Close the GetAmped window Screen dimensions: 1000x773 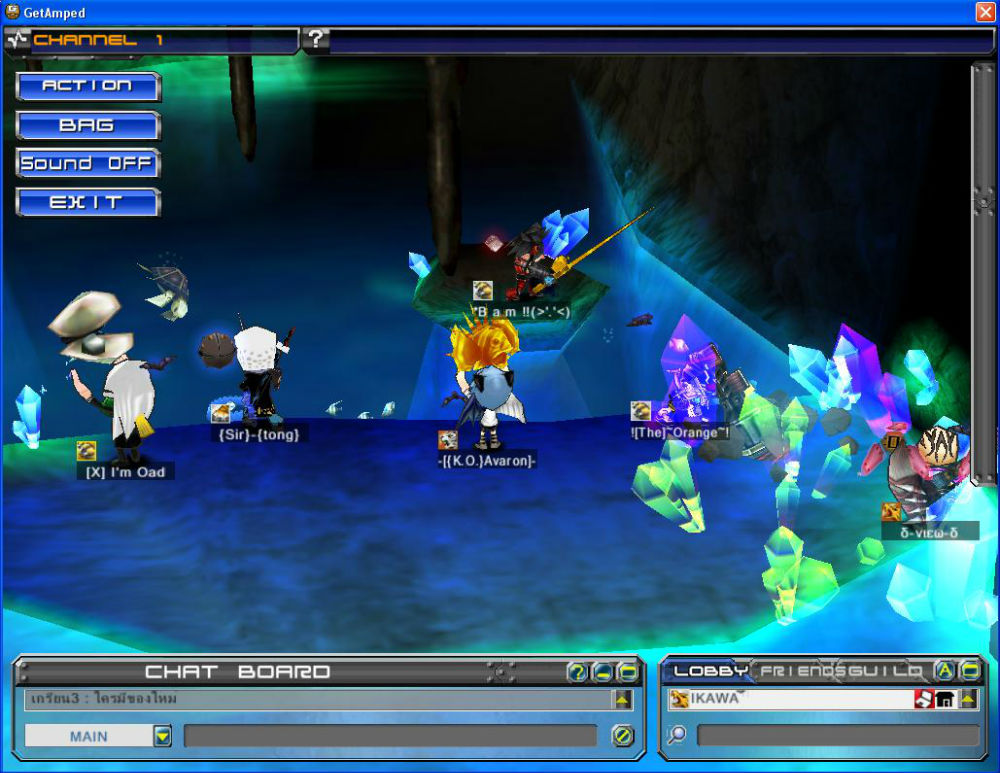click(x=985, y=12)
